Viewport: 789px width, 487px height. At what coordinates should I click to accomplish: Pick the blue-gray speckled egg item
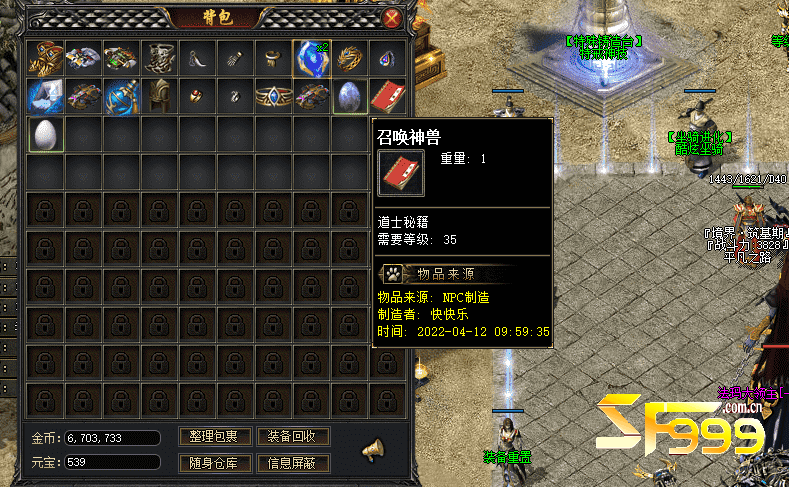click(x=350, y=97)
